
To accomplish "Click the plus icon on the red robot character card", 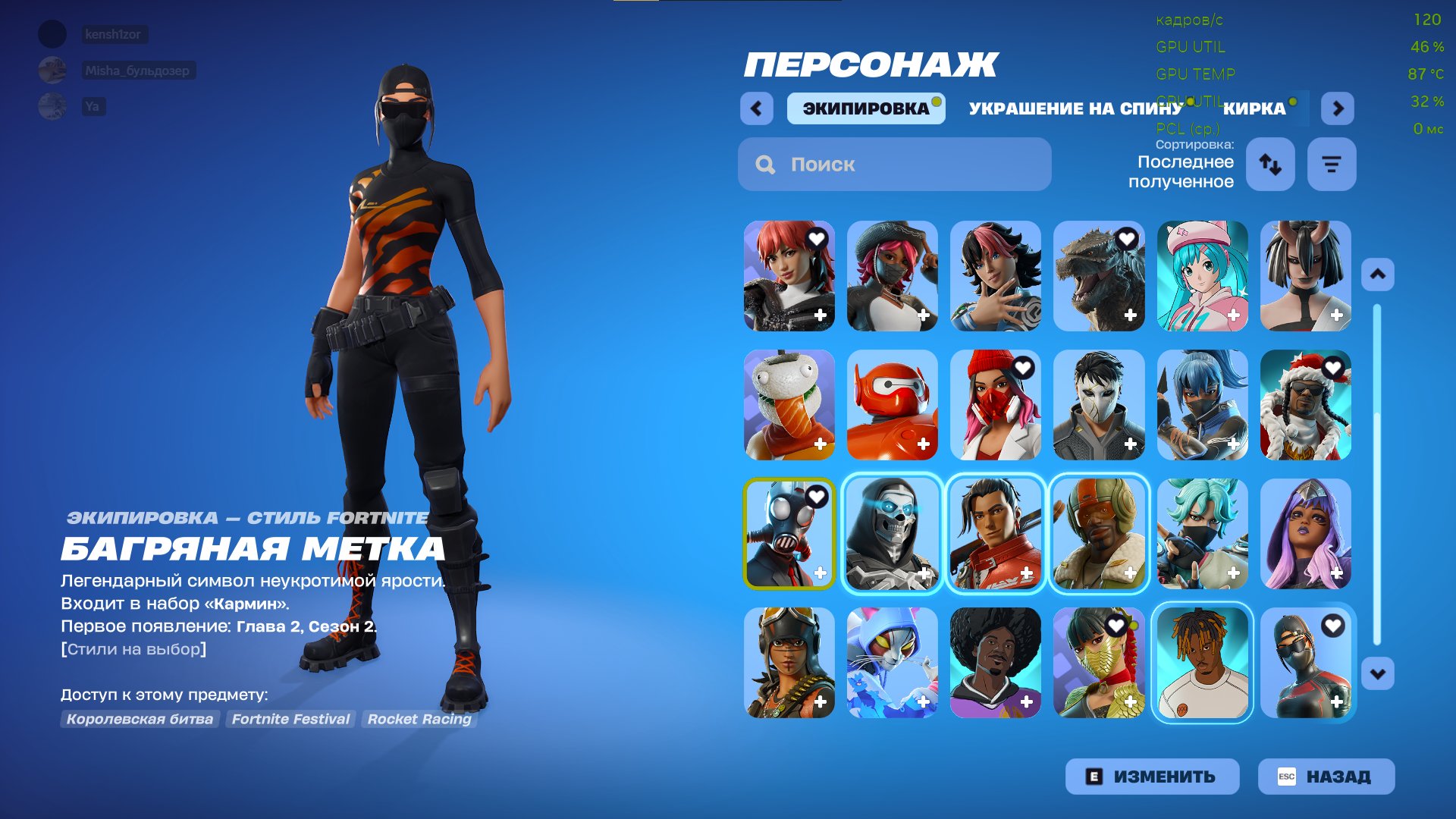I will 924,444.
